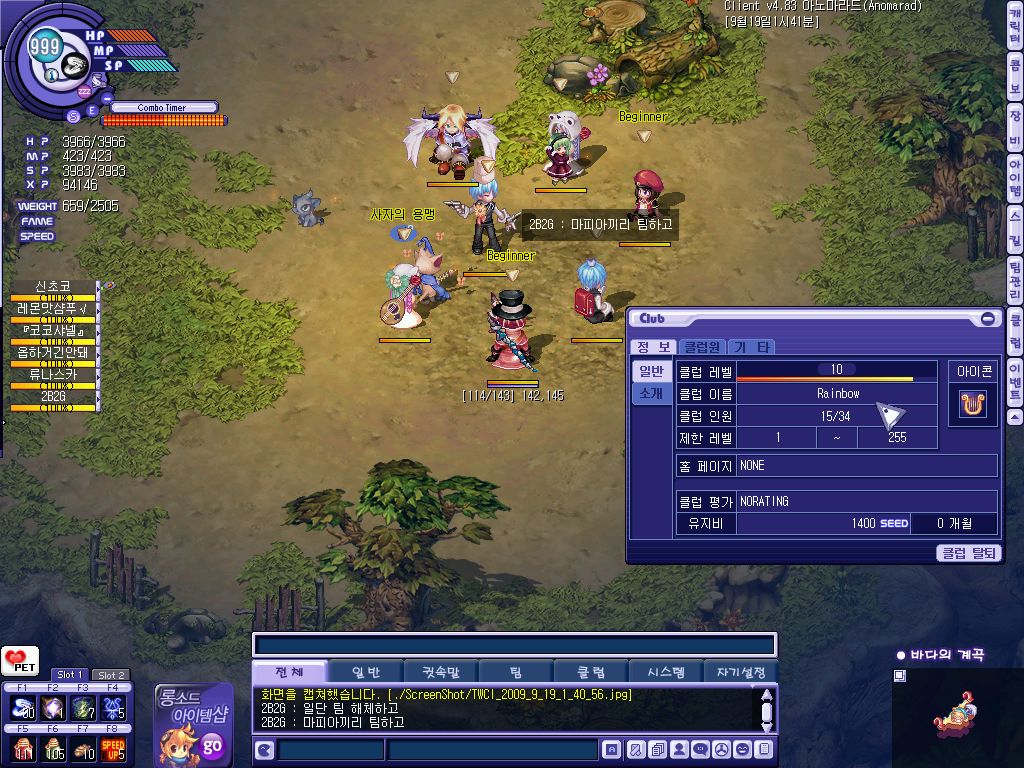Screen dimensions: 1024x768
Task: Open the 자기설정 chat settings tab
Action: (x=741, y=672)
